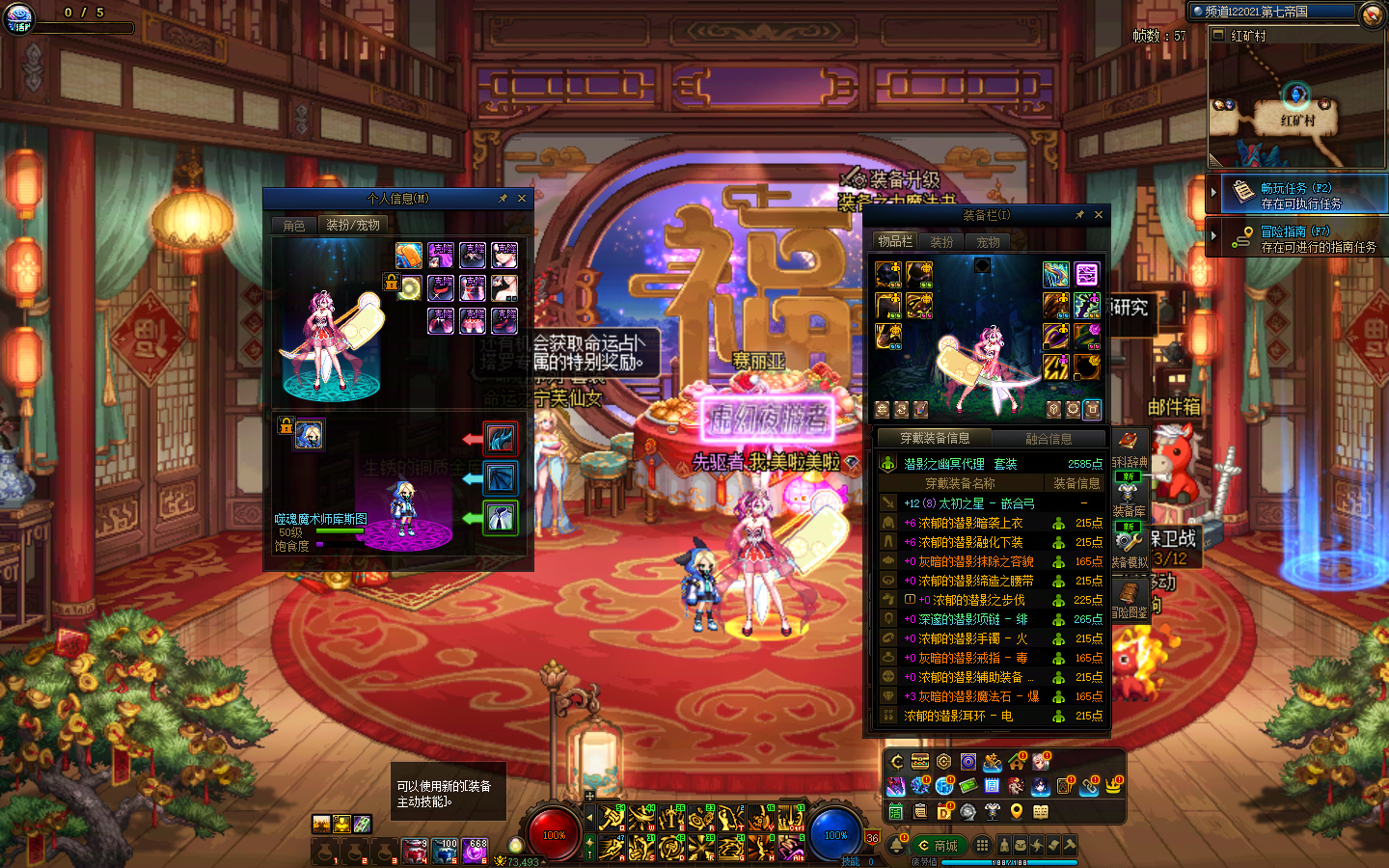This screenshot has width=1389, height=868.
Task: Open the yellow map pin icon
Action: tap(1016, 811)
